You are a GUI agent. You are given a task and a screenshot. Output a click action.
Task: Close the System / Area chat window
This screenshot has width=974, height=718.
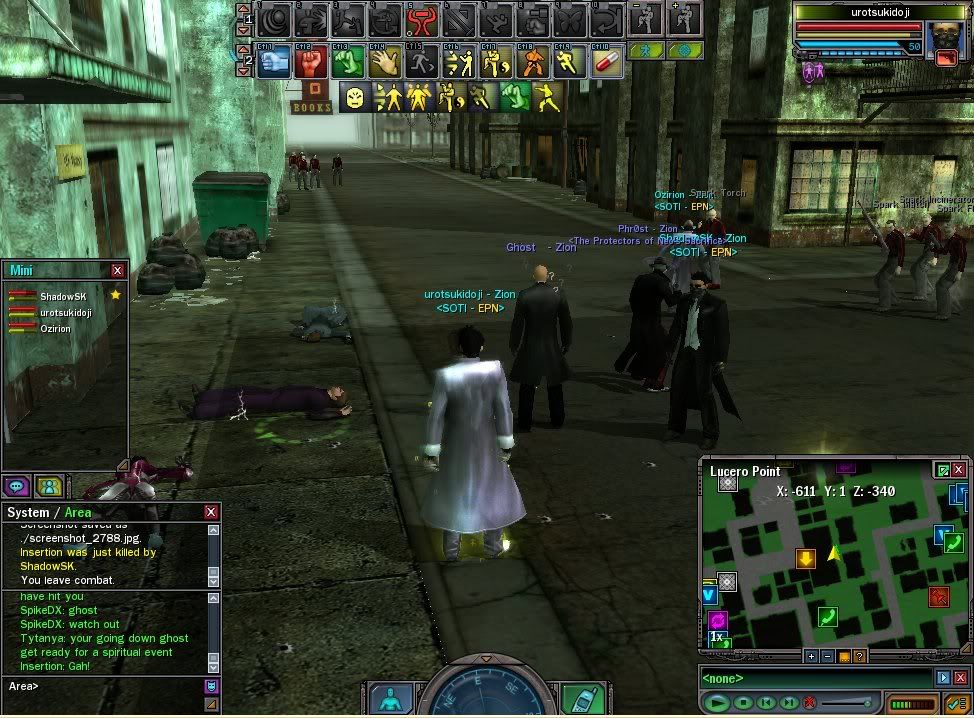[211, 512]
